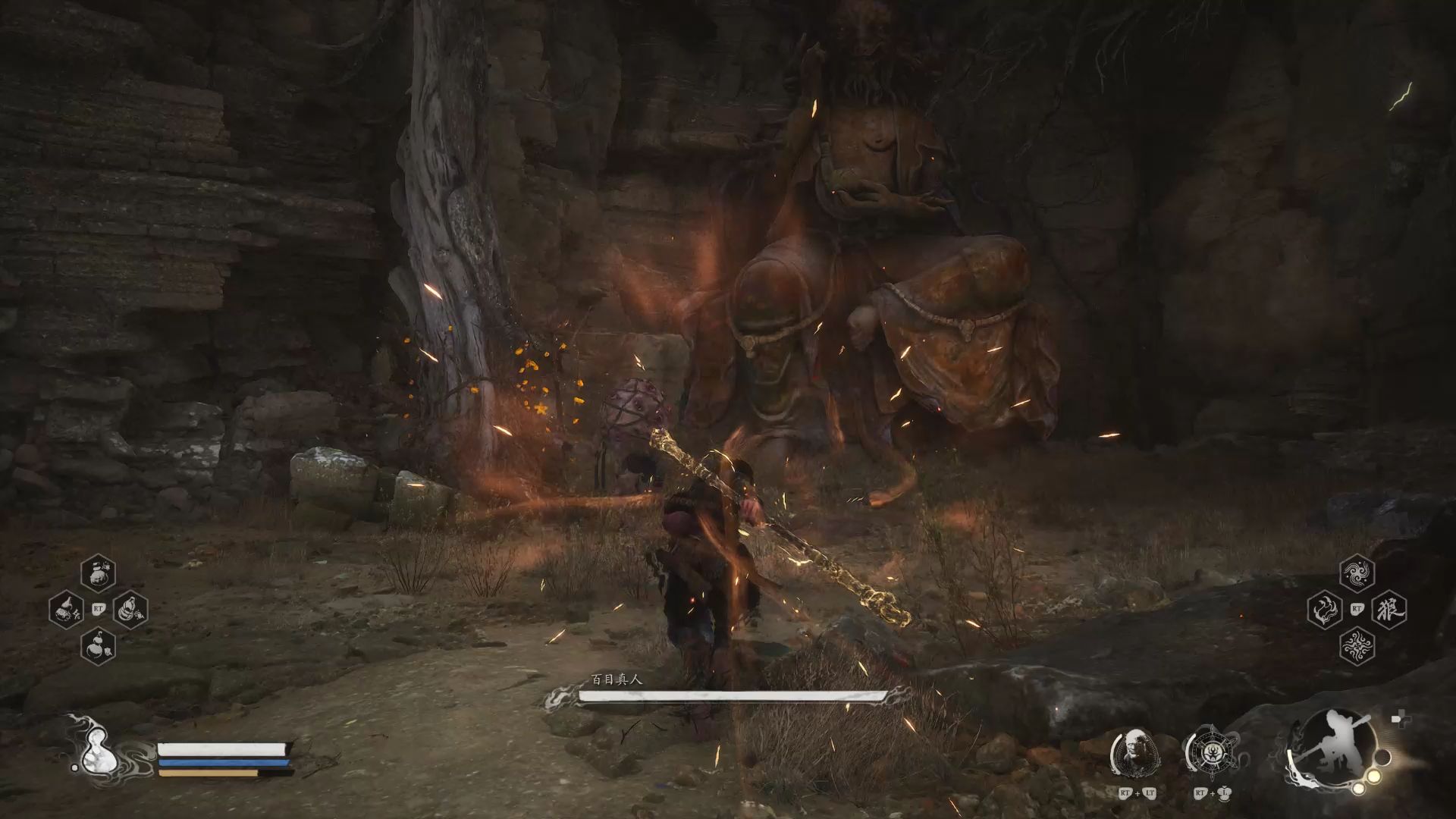1456x819 pixels.
Task: Select the bottom calabash gourd item slot
Action: click(99, 646)
